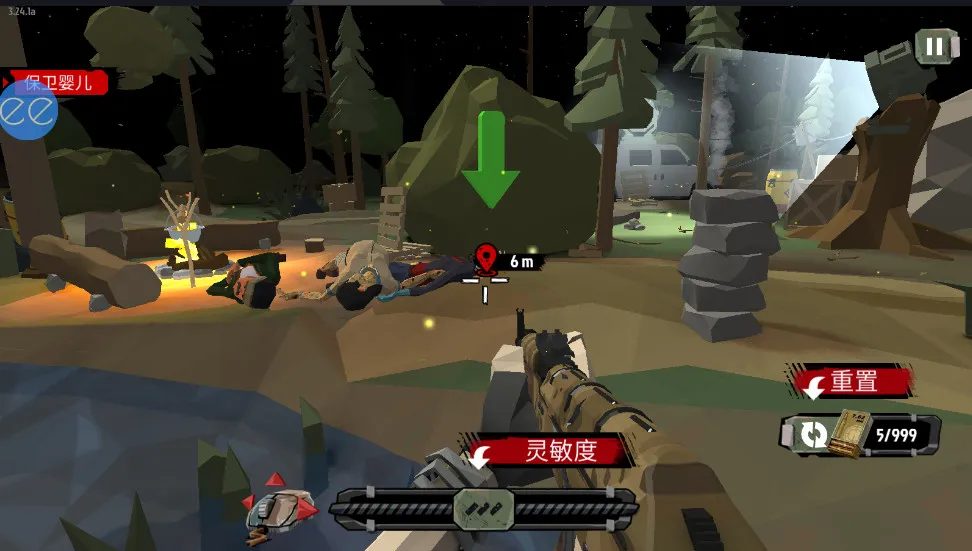Viewport: 972px width, 551px height.
Task: Tap the reload button with circular arrows
Action: click(x=814, y=435)
